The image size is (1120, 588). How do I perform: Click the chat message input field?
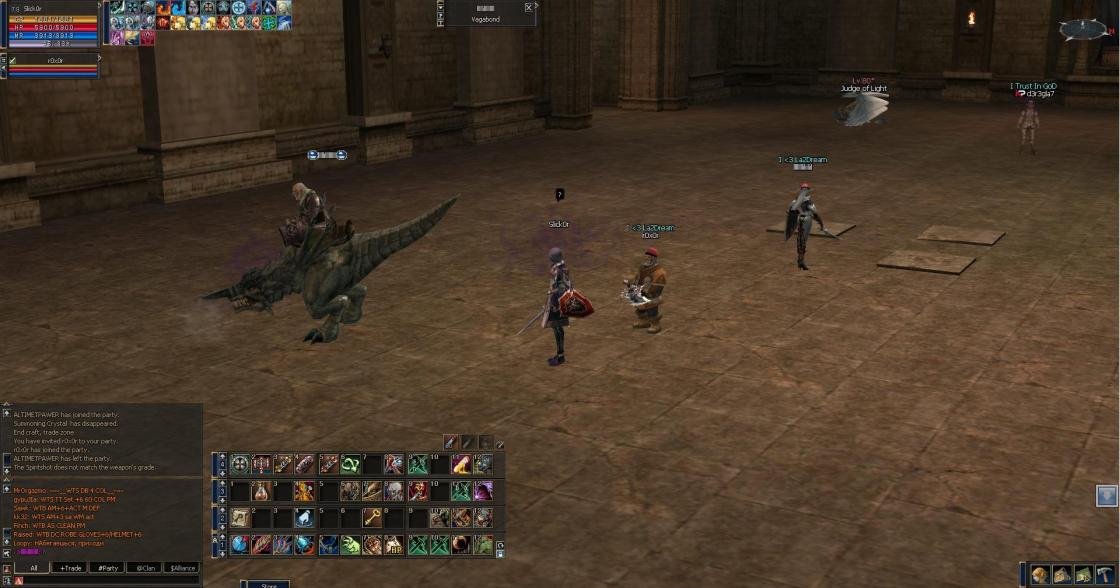110,580
